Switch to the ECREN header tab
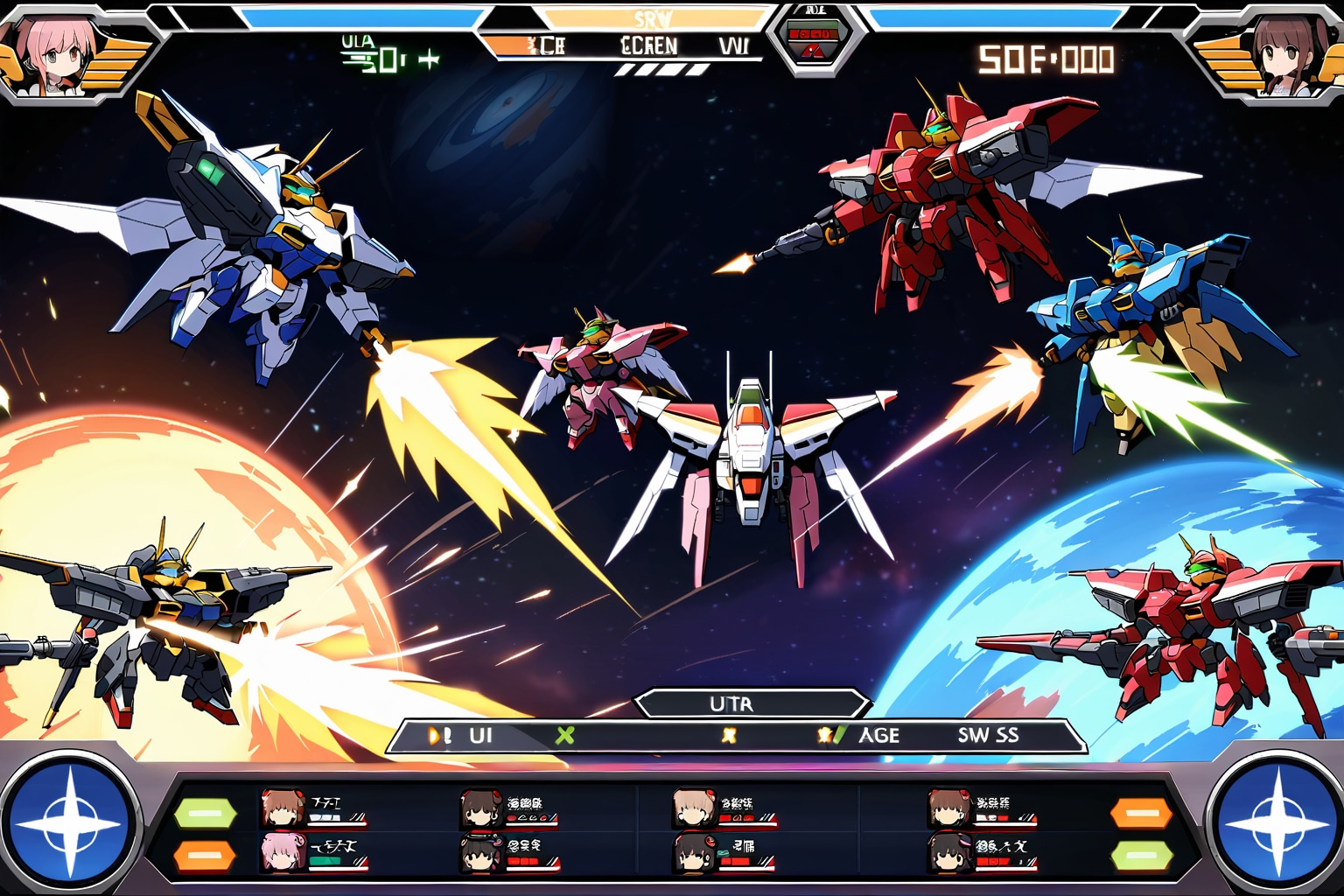Image resolution: width=1344 pixels, height=896 pixels. [648, 45]
